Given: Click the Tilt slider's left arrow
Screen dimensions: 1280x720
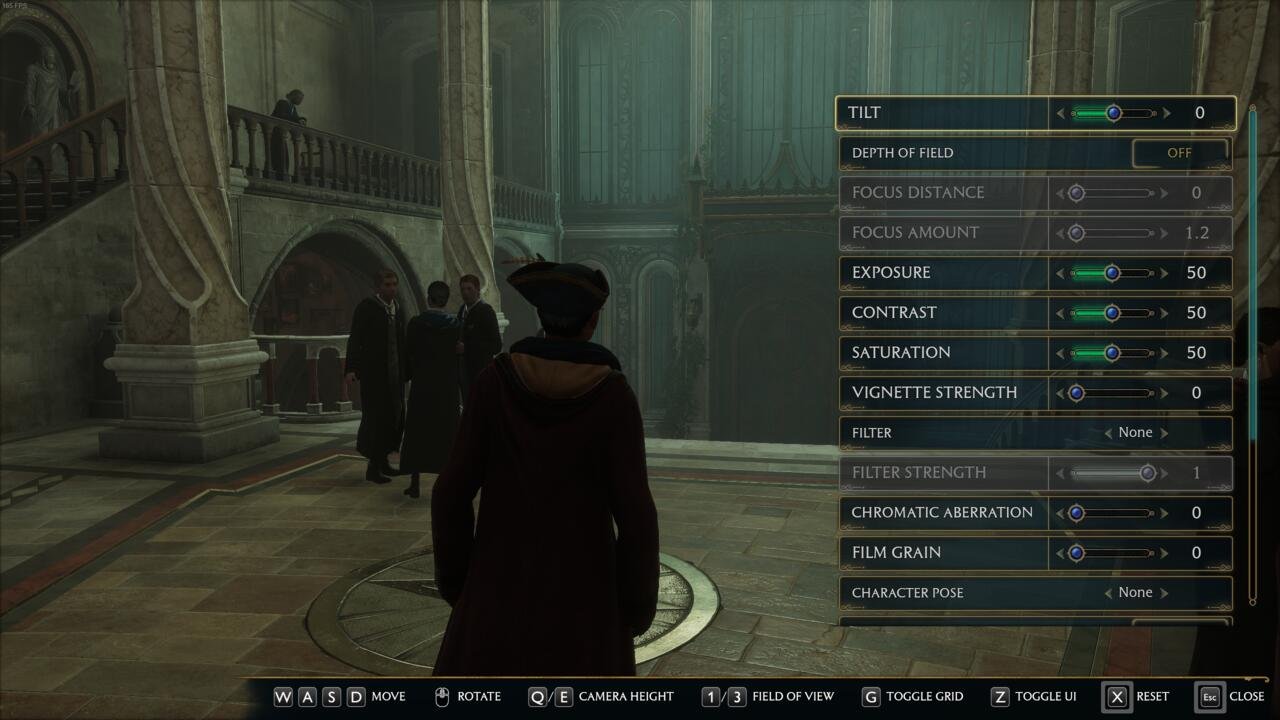Looking at the screenshot, I should (1061, 113).
